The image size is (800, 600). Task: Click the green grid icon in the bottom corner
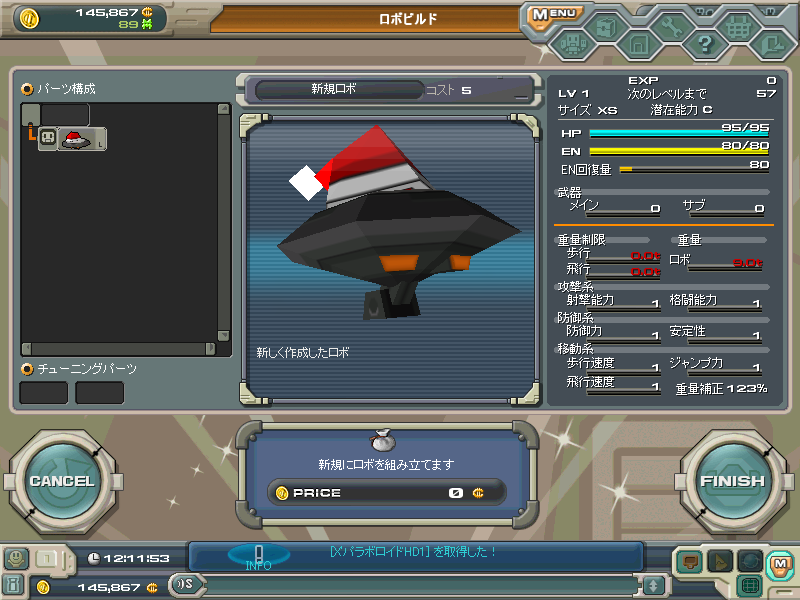point(749,585)
